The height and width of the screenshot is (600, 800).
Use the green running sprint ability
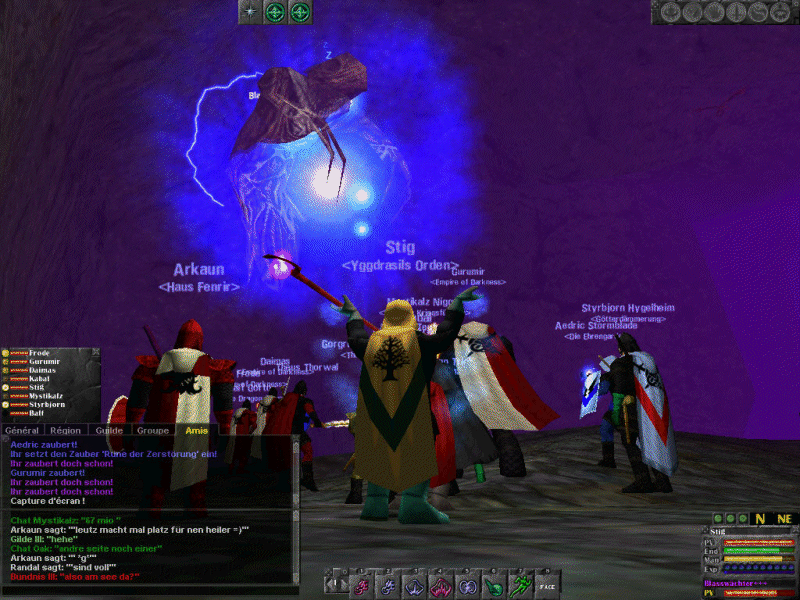point(519,585)
